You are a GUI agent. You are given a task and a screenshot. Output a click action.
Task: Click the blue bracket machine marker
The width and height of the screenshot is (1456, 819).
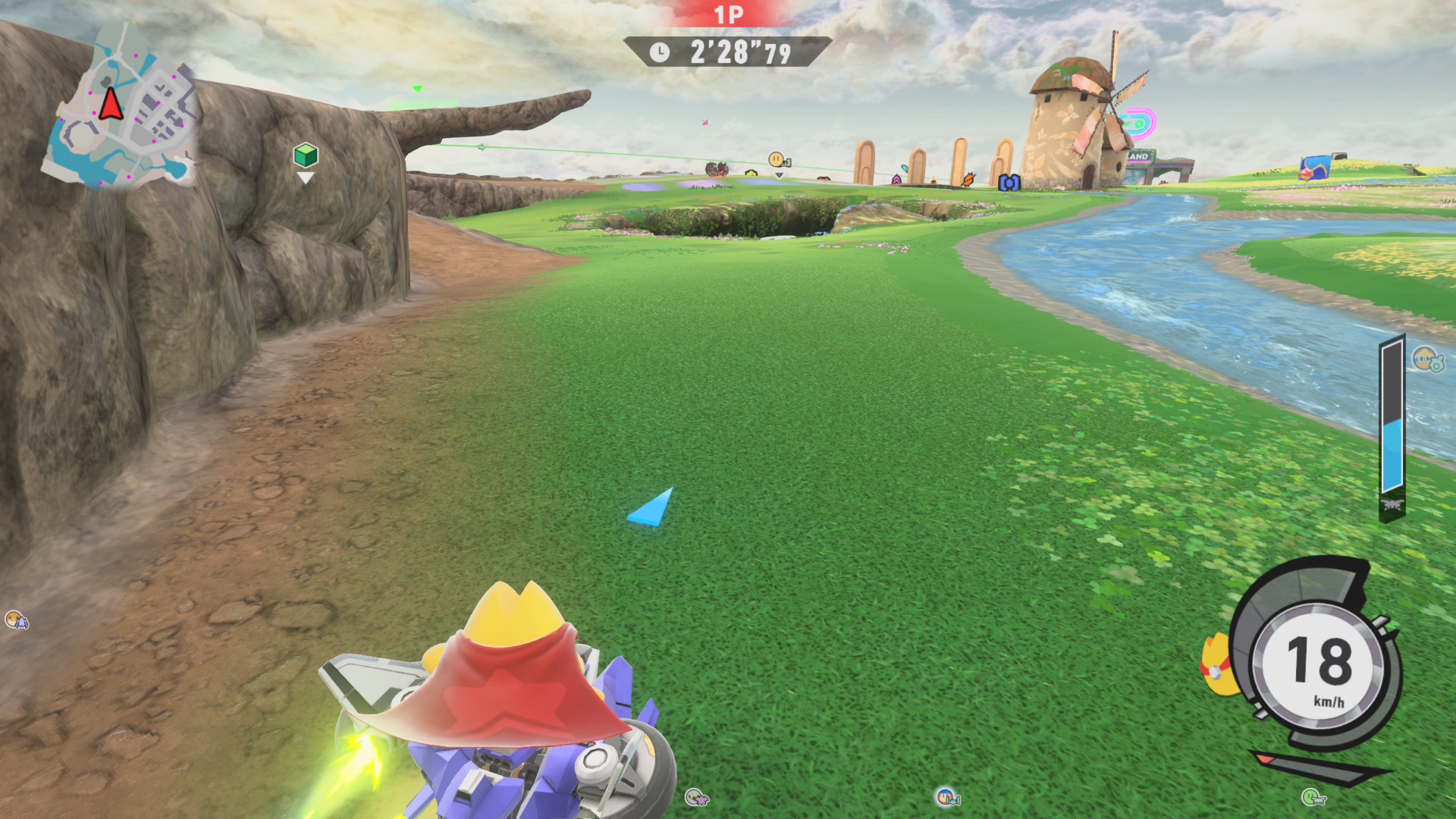coord(1009,182)
